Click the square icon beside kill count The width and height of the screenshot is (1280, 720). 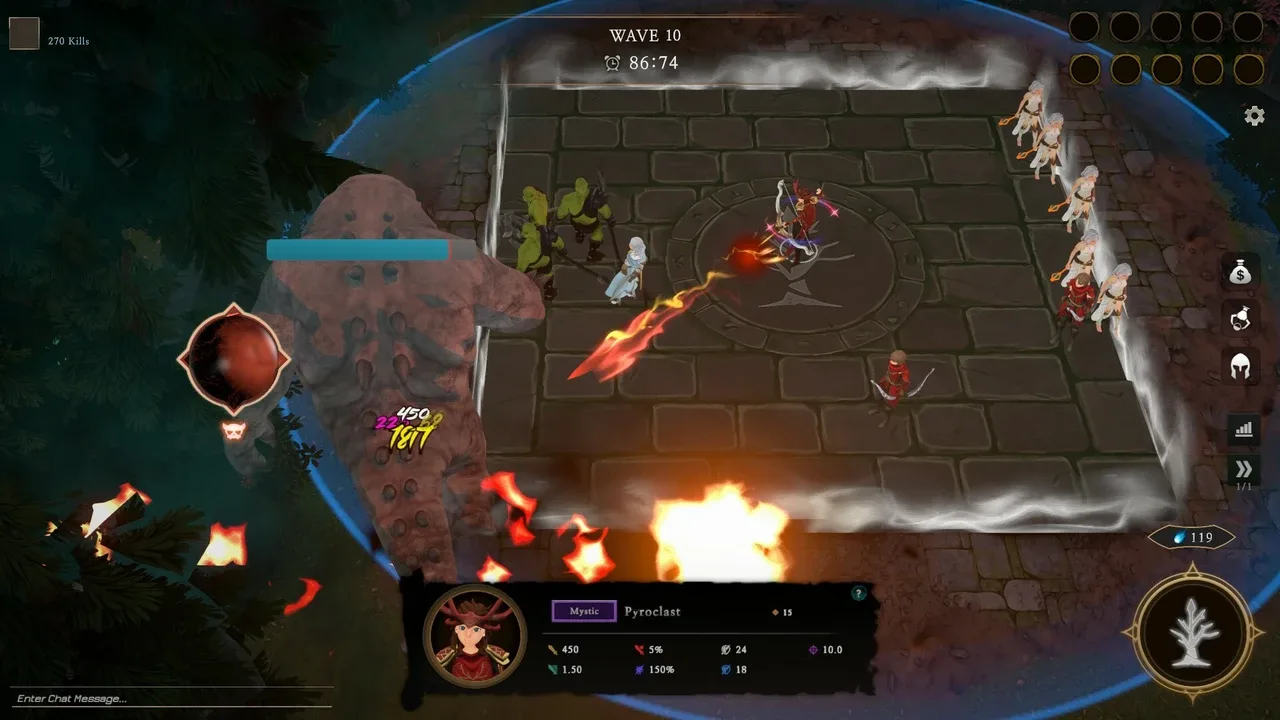[x=24, y=33]
